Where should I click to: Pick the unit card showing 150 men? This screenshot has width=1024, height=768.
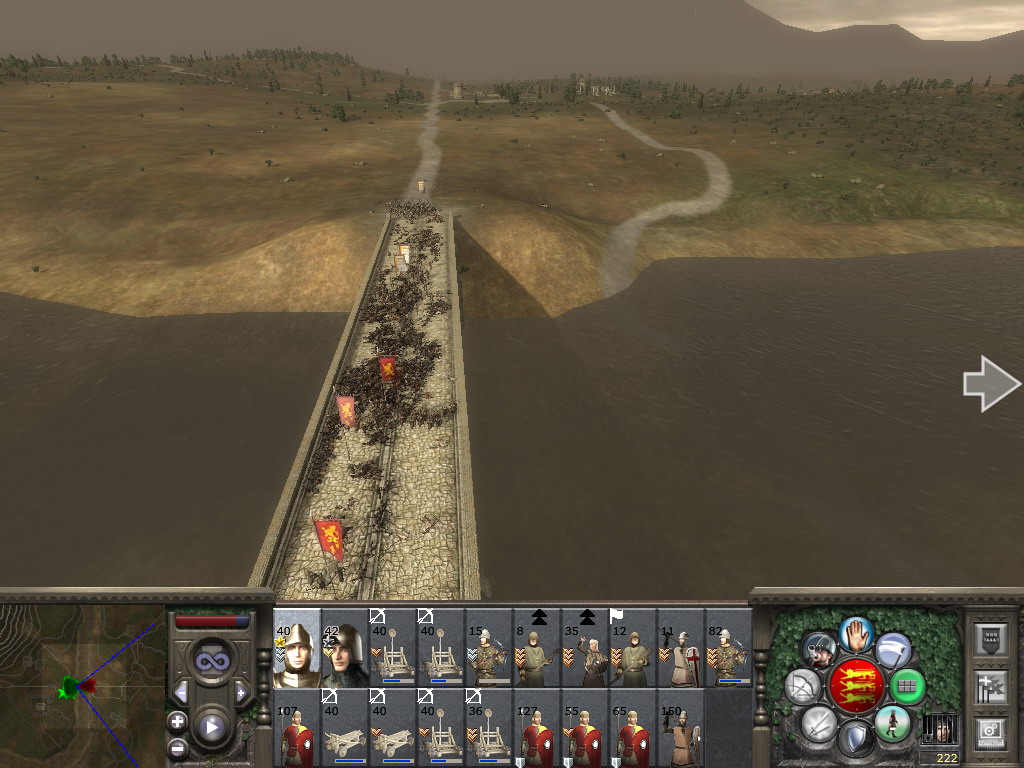(x=681, y=730)
